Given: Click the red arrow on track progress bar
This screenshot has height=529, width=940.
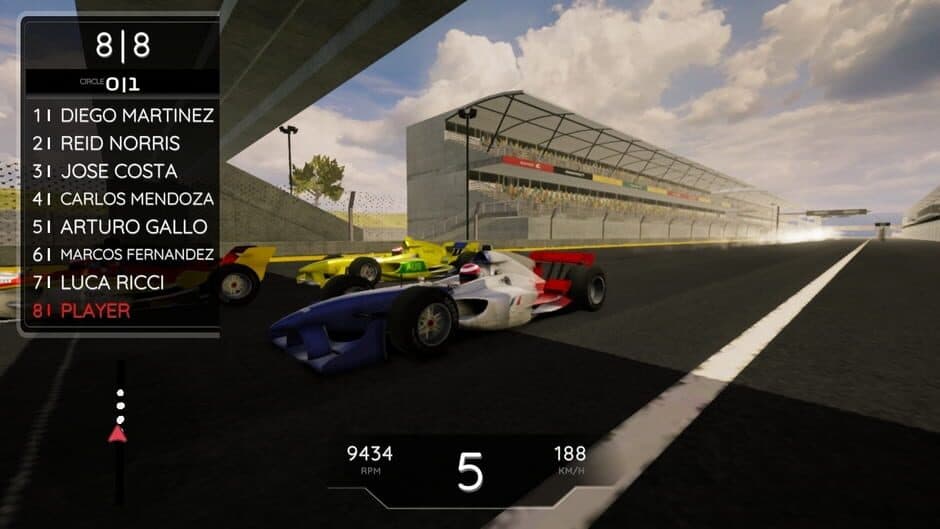Looking at the screenshot, I should coord(118,433).
